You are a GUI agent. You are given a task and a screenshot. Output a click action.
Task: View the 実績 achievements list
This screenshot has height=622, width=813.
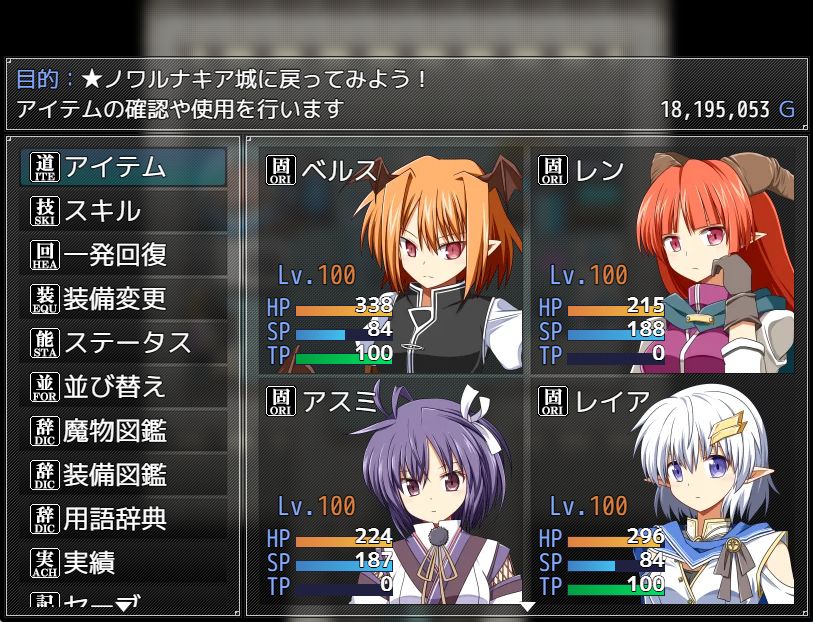(123, 563)
